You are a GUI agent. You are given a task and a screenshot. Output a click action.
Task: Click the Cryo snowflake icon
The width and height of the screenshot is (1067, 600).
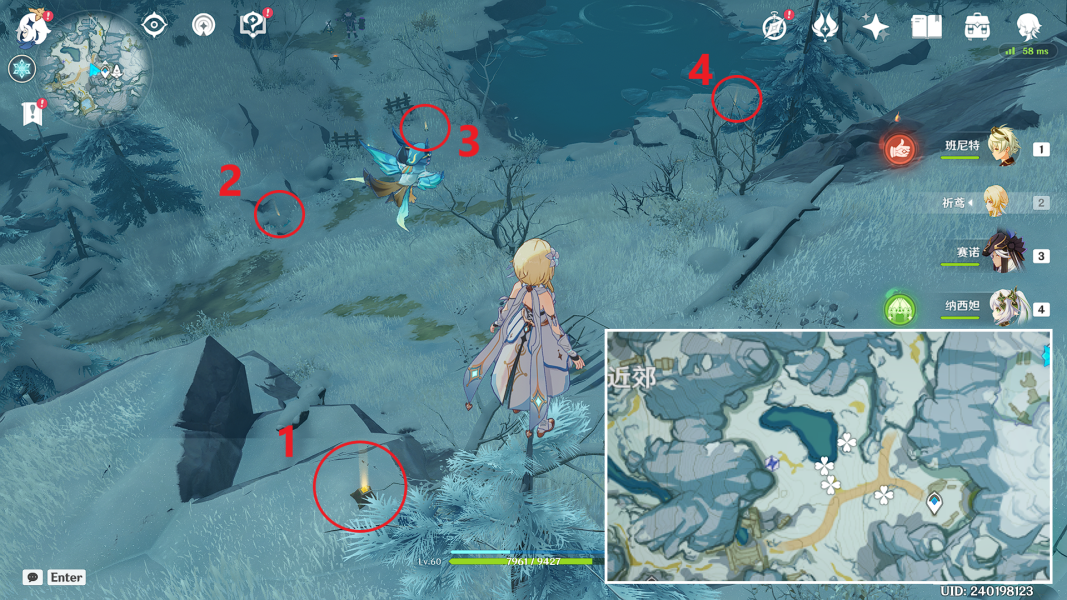22,69
